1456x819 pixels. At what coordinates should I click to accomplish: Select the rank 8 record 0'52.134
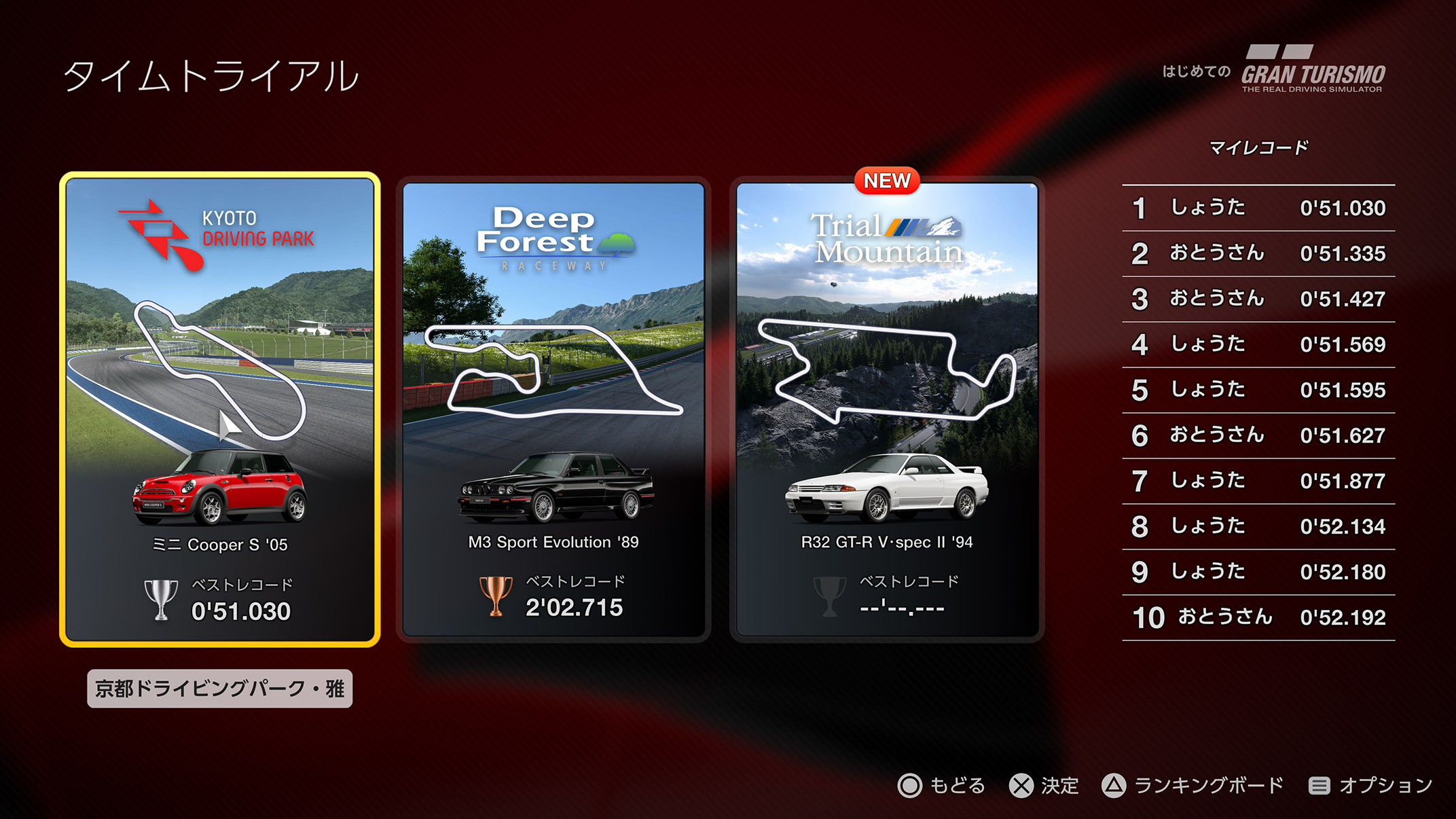tap(1258, 526)
